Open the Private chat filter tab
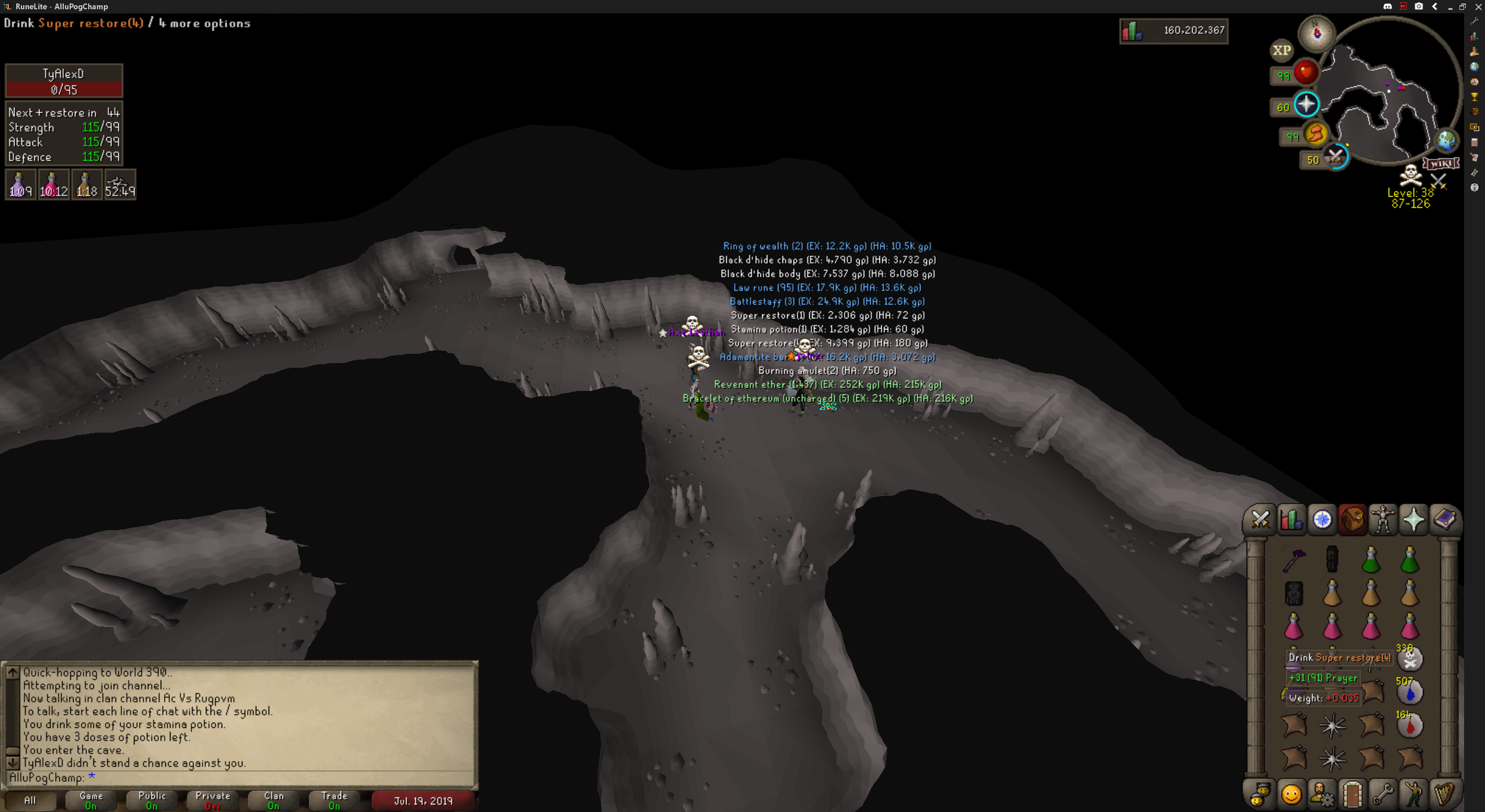This screenshot has height=812, width=1485. 213,800
